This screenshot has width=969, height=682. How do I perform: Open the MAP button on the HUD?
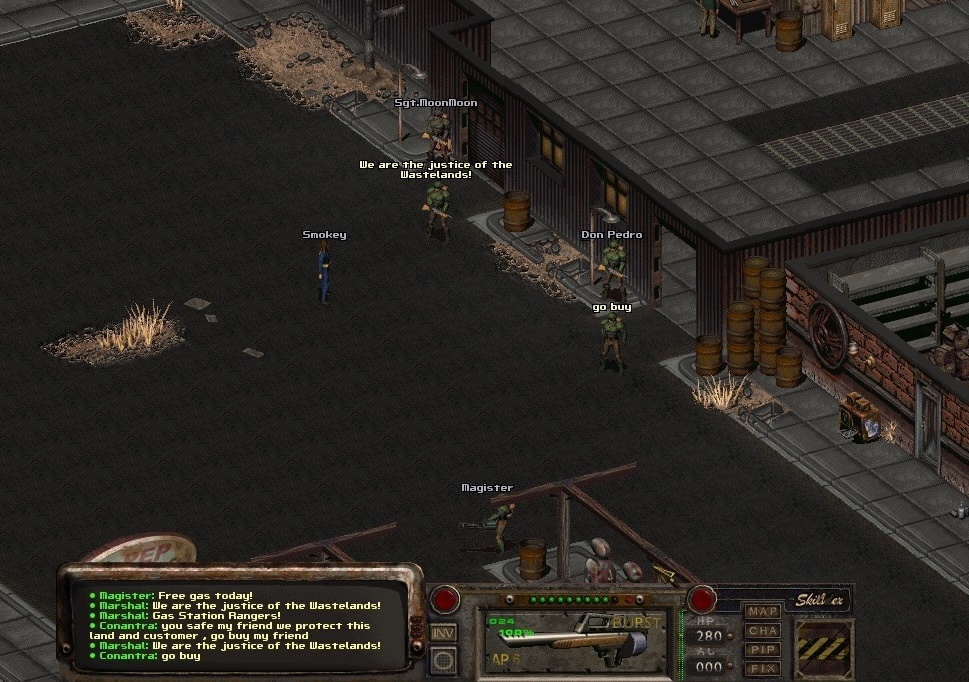762,611
